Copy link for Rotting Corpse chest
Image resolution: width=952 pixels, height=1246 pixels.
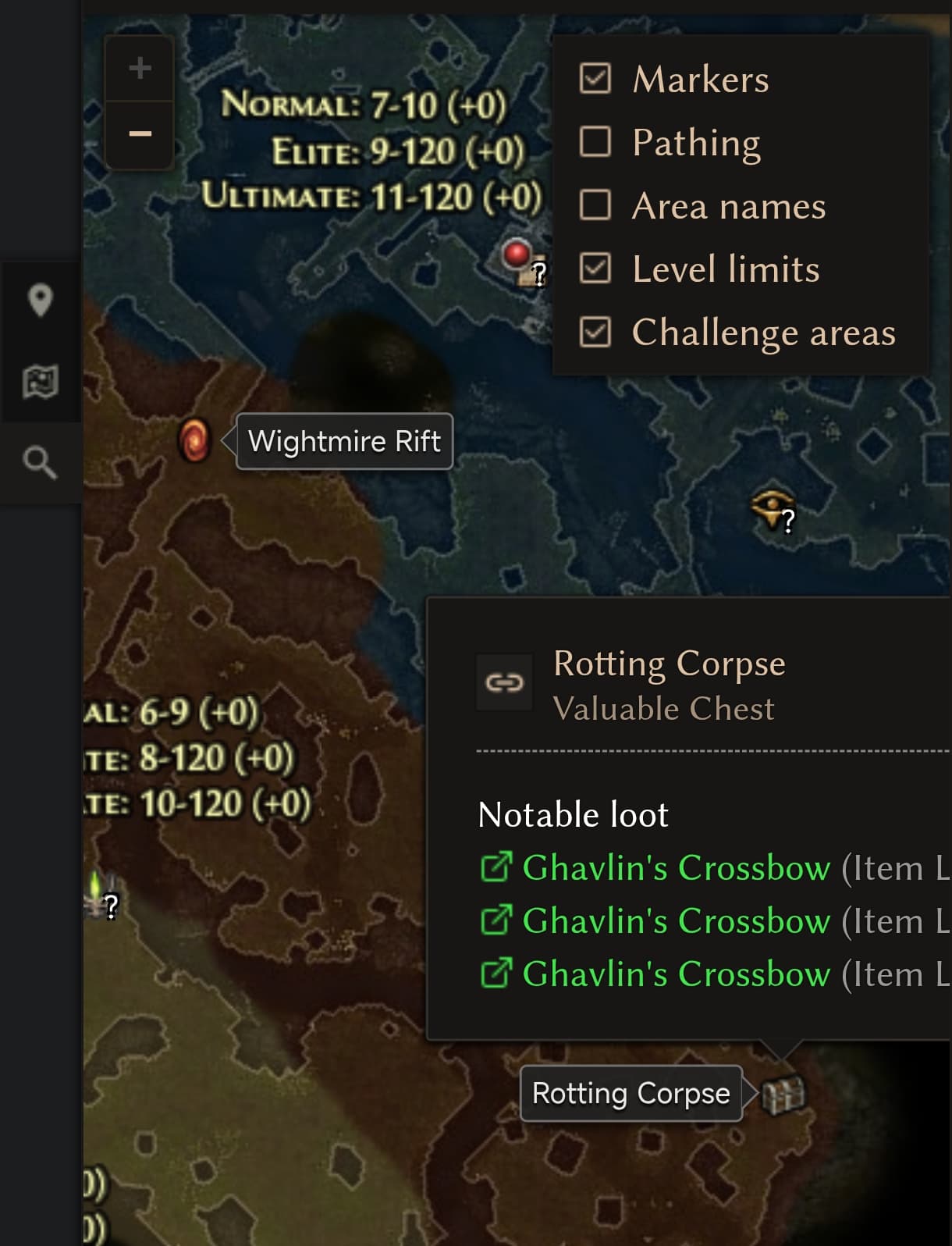point(504,683)
